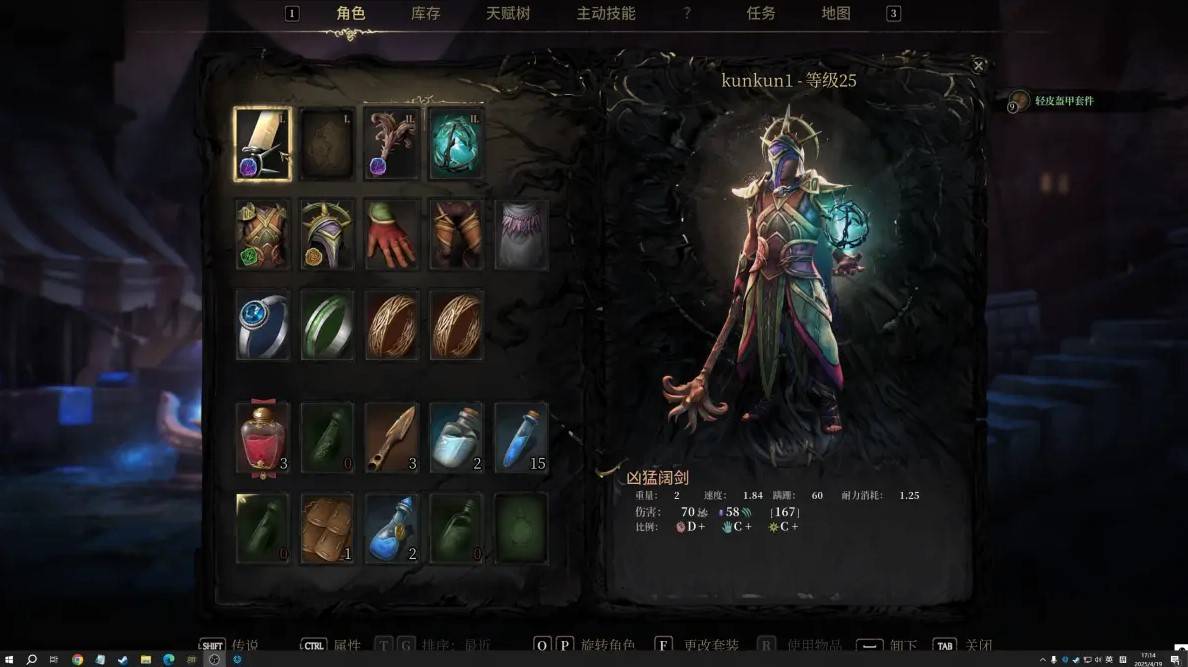Pick the blue gem ring slot
Screen dimensions: 1188x667
pyautogui.click(x=263, y=325)
